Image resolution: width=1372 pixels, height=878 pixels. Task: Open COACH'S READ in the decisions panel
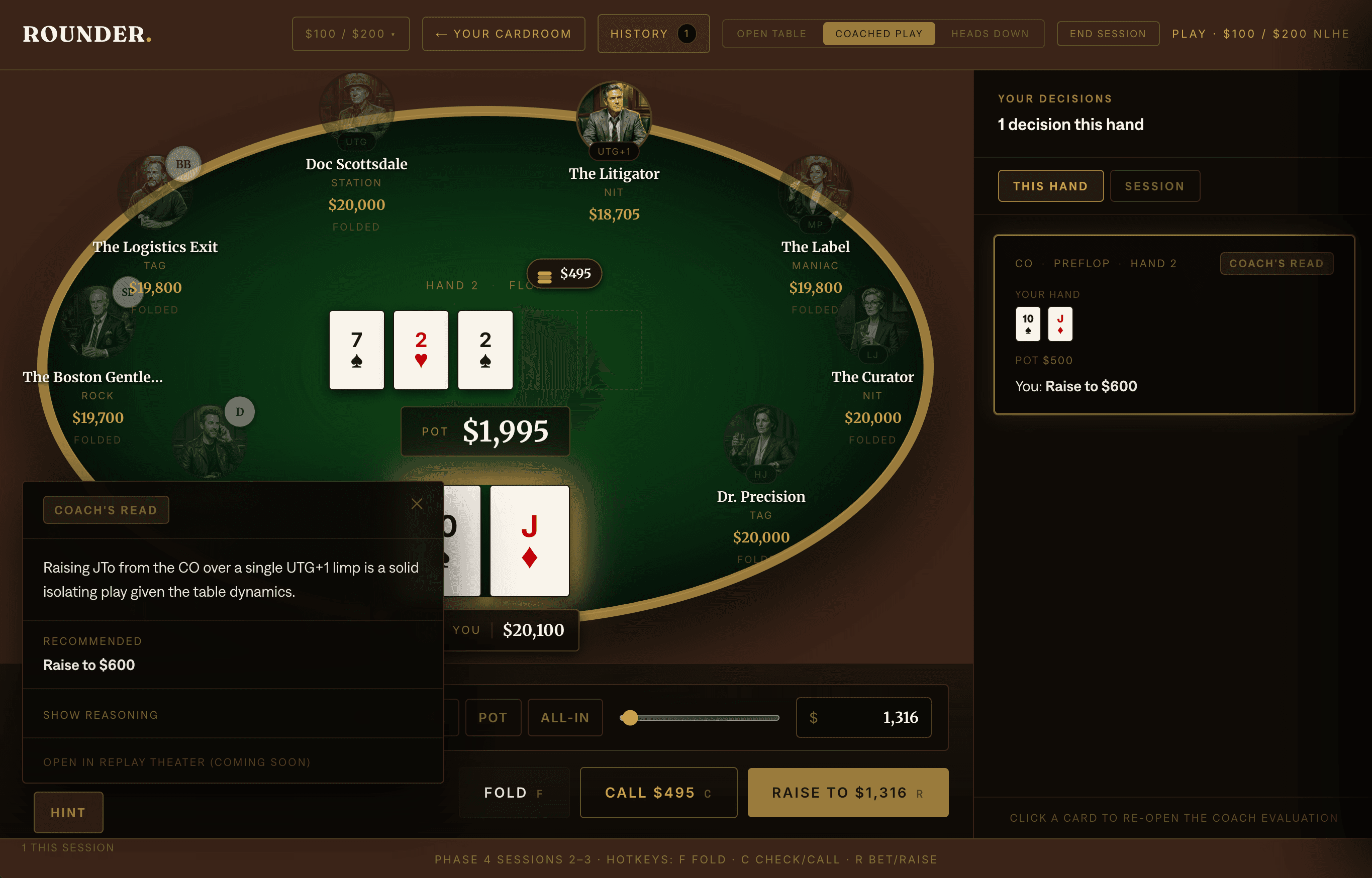1277,263
